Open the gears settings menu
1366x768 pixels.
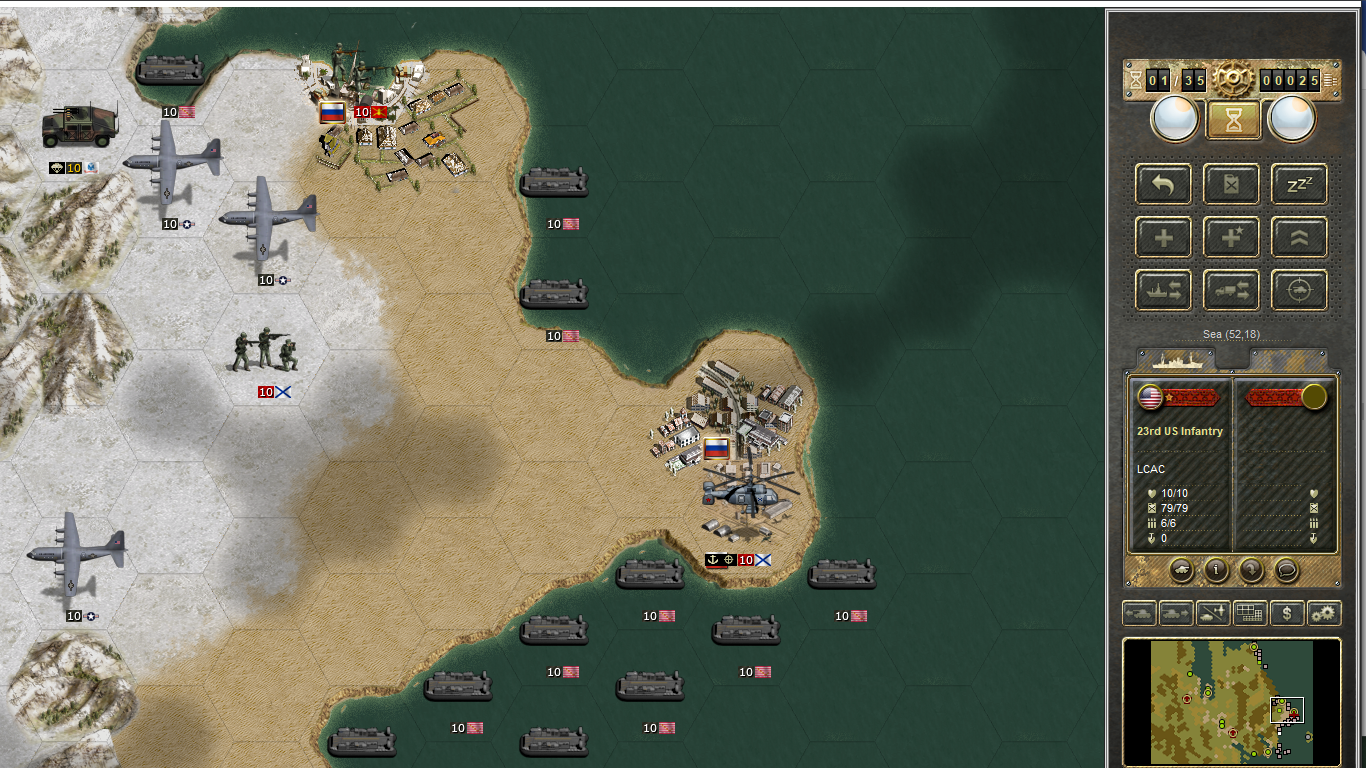1324,613
